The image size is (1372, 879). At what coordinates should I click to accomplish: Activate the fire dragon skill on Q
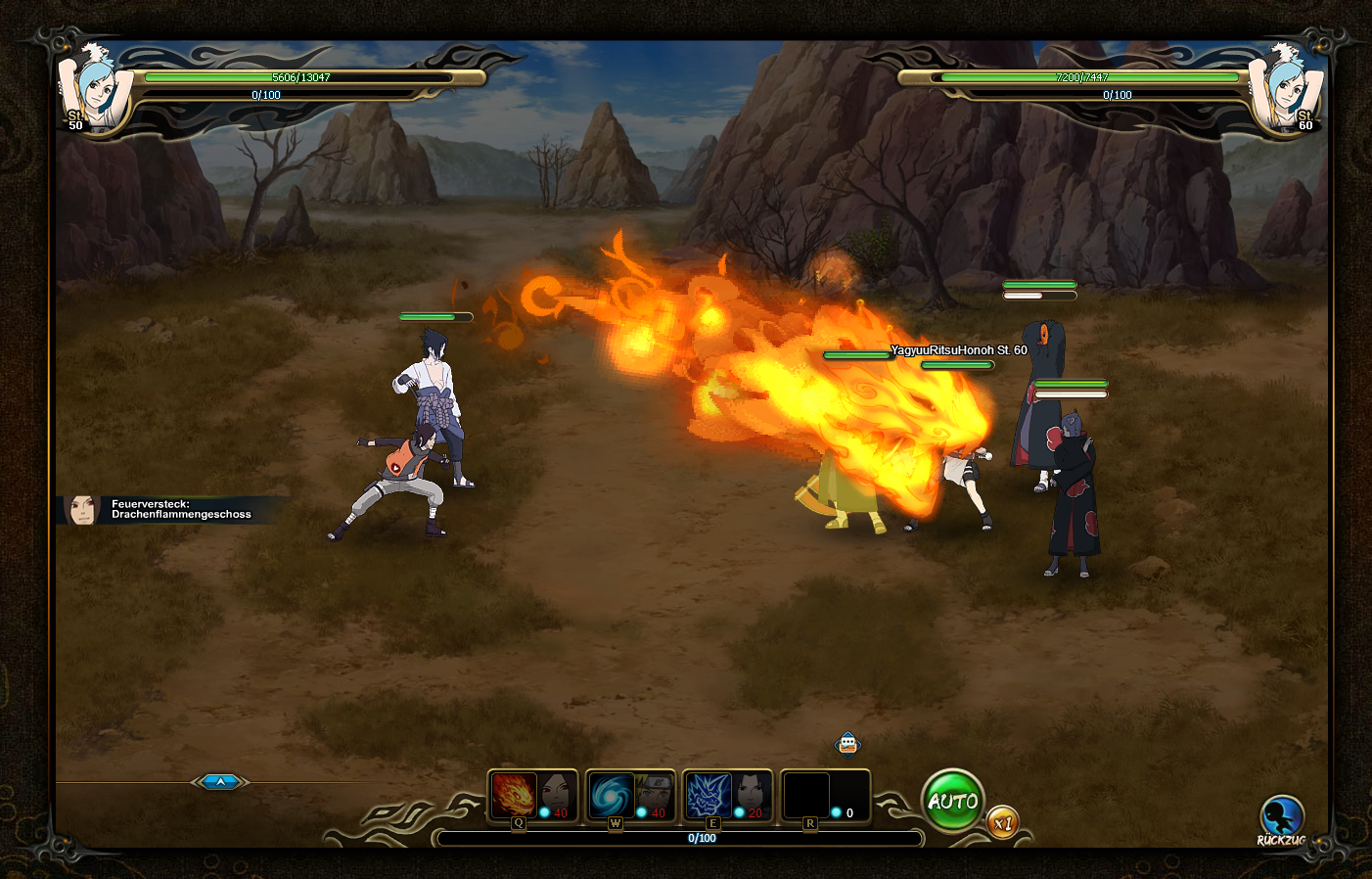514,795
